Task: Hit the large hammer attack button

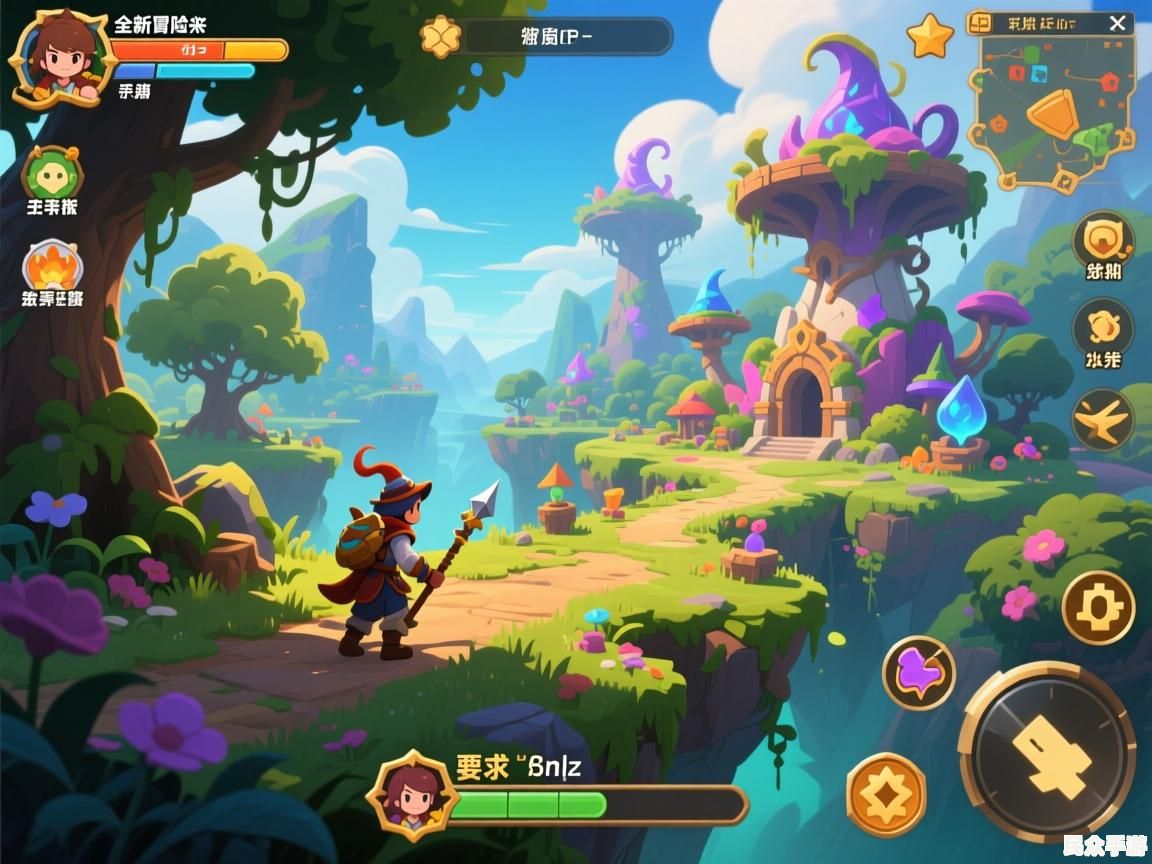Action: pos(1047,752)
